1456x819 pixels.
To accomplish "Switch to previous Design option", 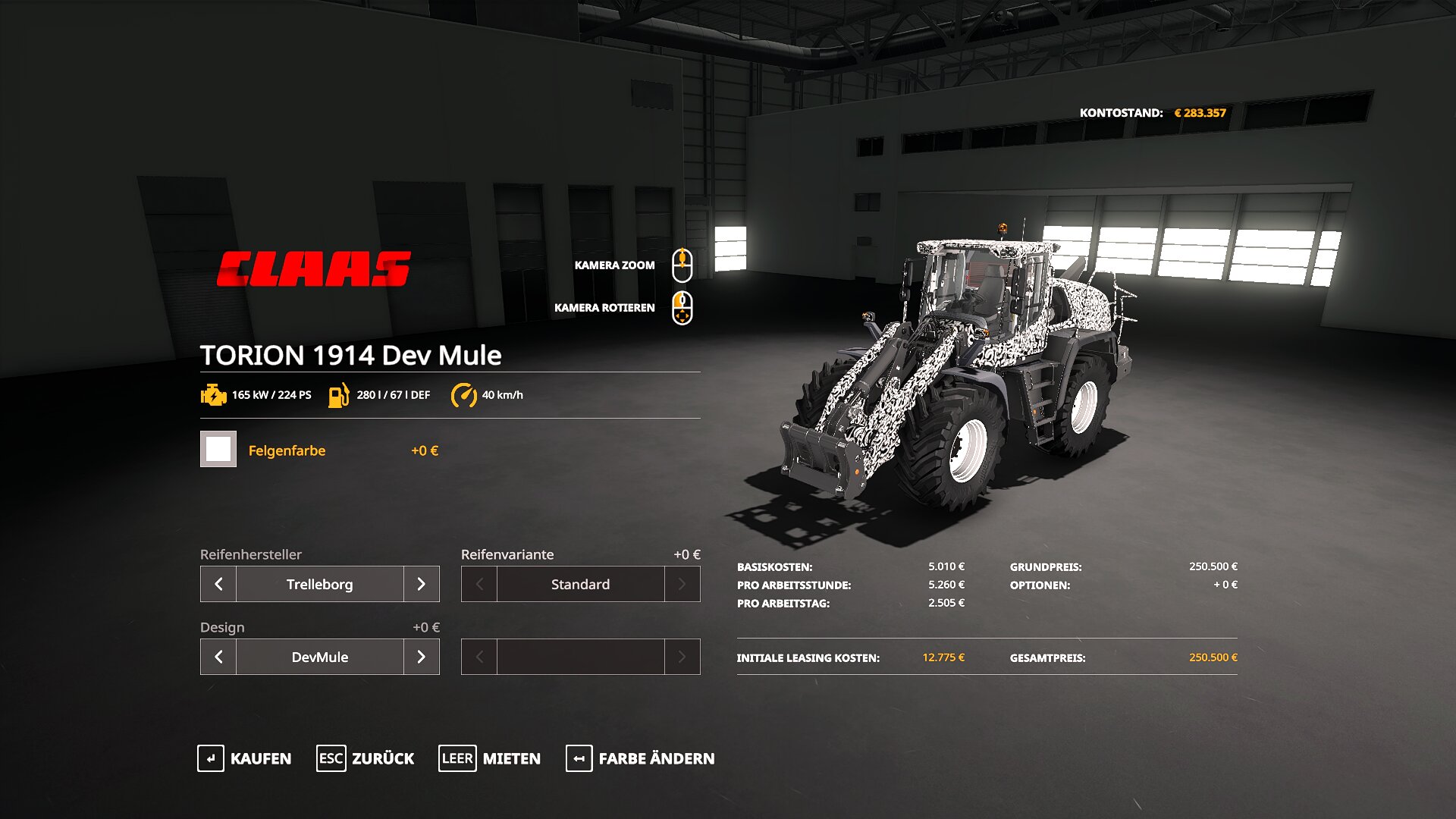I will point(218,657).
